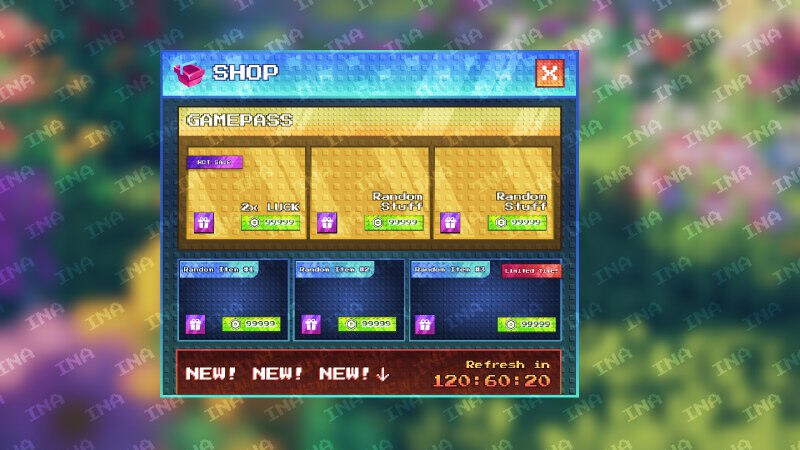The image size is (800, 450).
Task: Close the Shop window
Action: click(549, 73)
